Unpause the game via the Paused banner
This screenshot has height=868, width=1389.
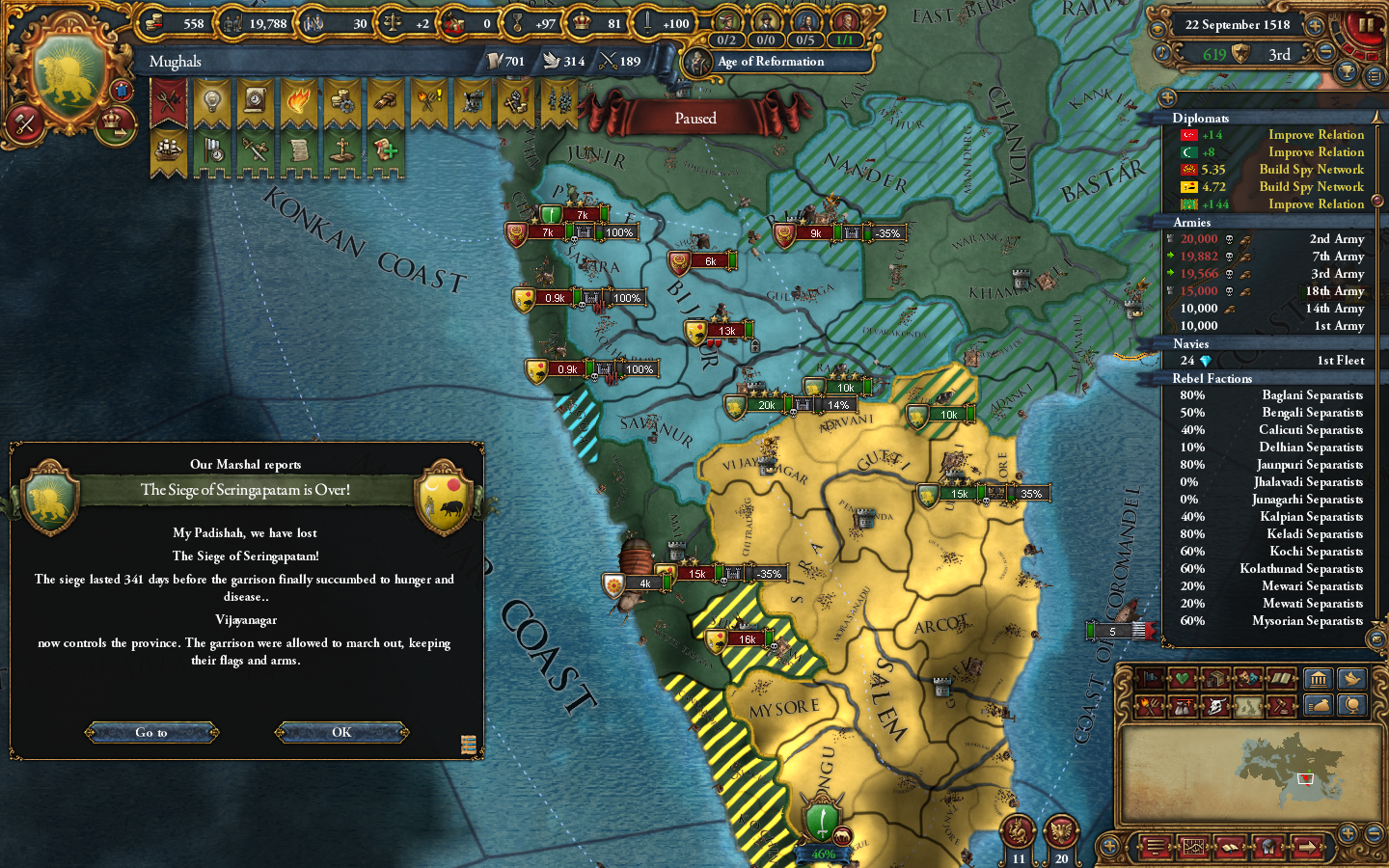pos(696,118)
